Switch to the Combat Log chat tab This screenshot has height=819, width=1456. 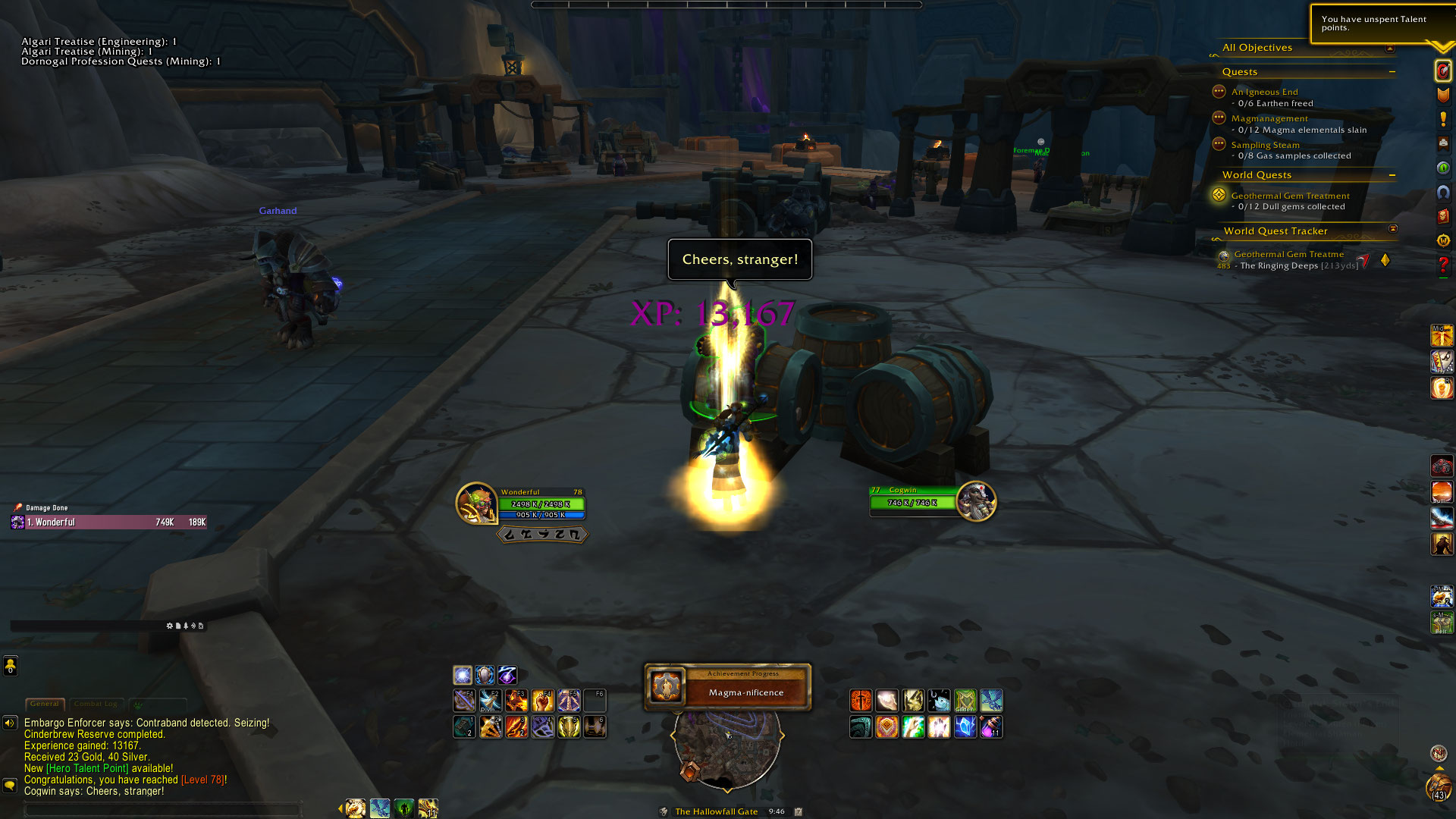[96, 704]
